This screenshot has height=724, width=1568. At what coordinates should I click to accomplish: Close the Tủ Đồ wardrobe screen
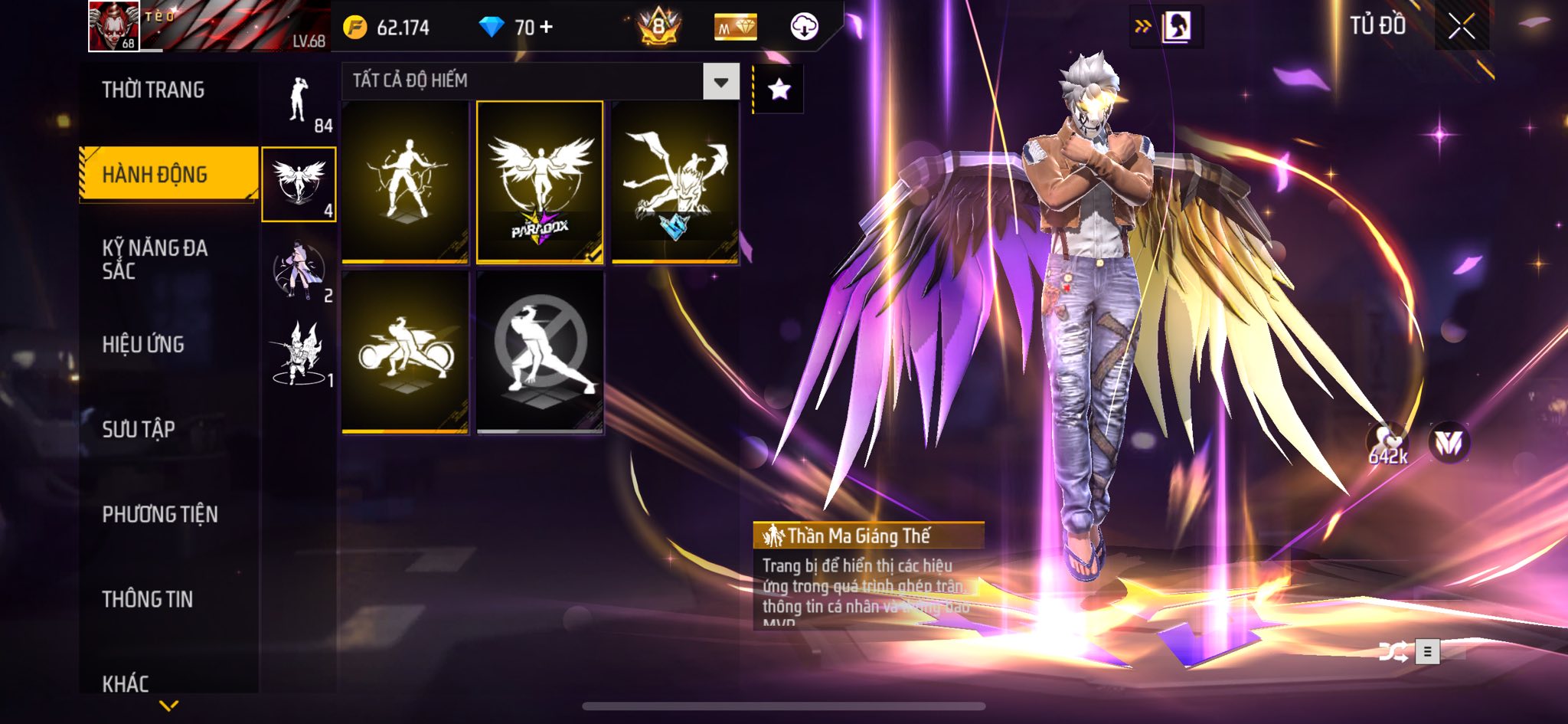coord(1461,27)
